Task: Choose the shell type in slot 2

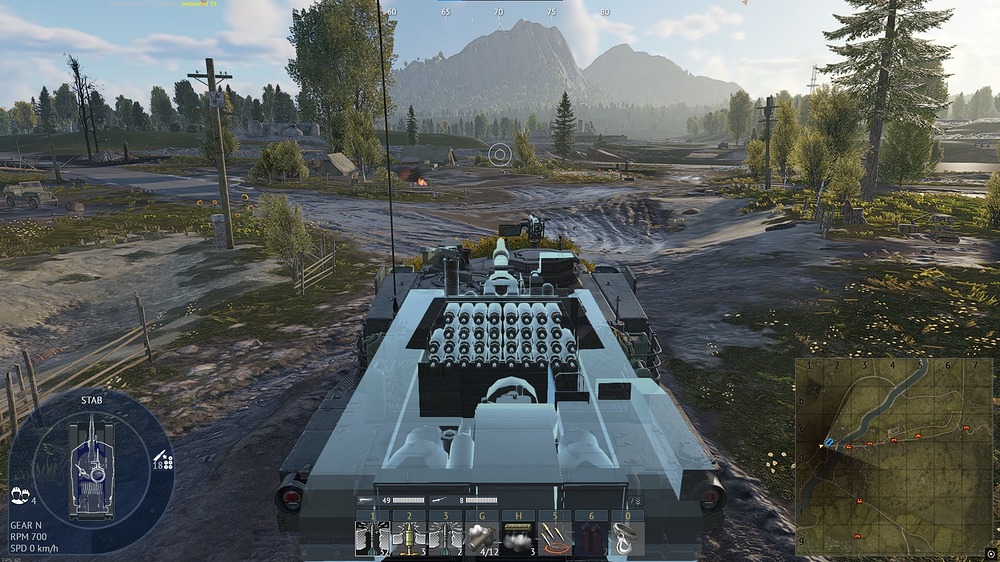Action: pos(408,538)
